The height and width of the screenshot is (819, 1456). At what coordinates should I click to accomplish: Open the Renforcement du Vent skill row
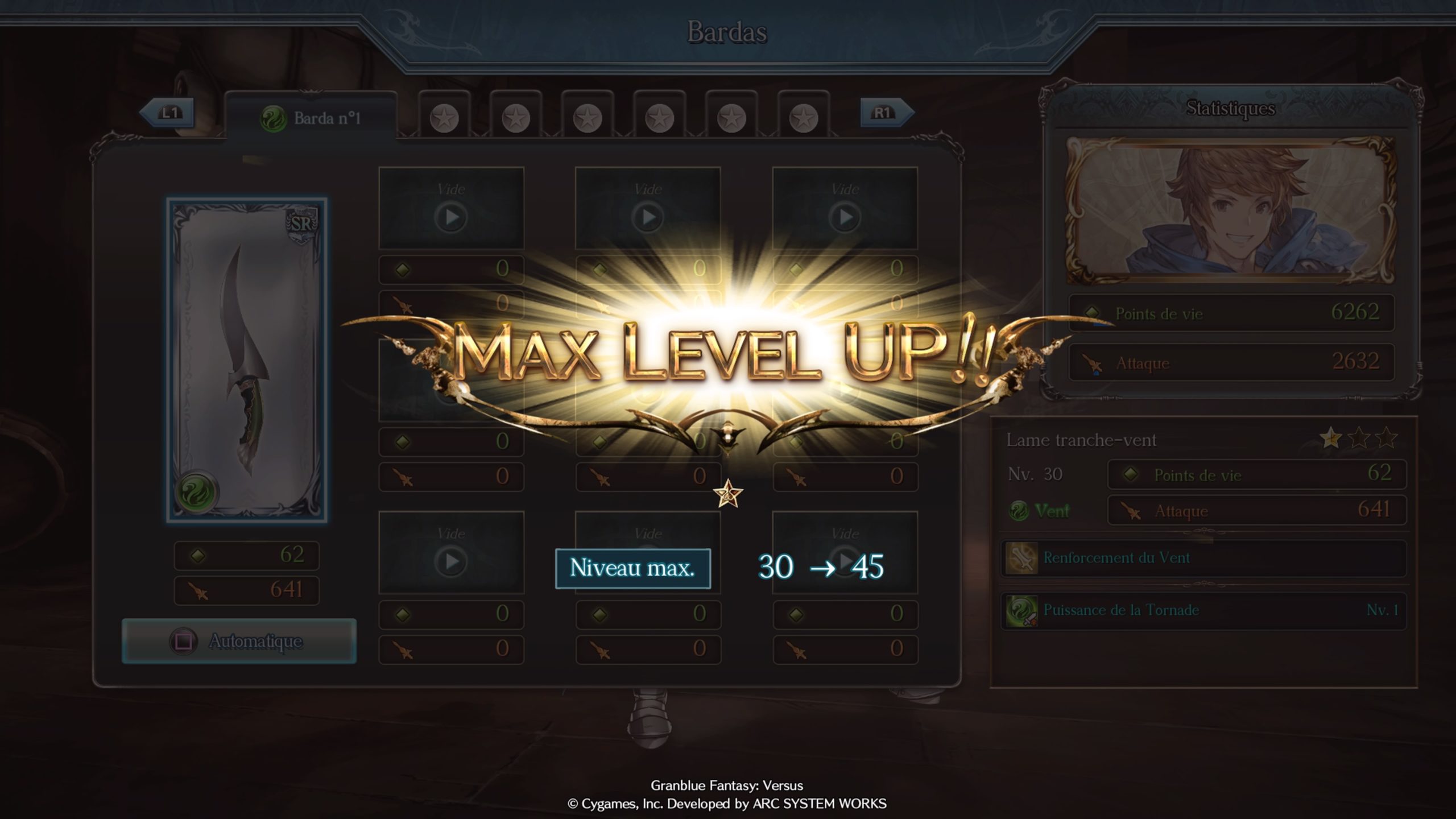point(1203,558)
